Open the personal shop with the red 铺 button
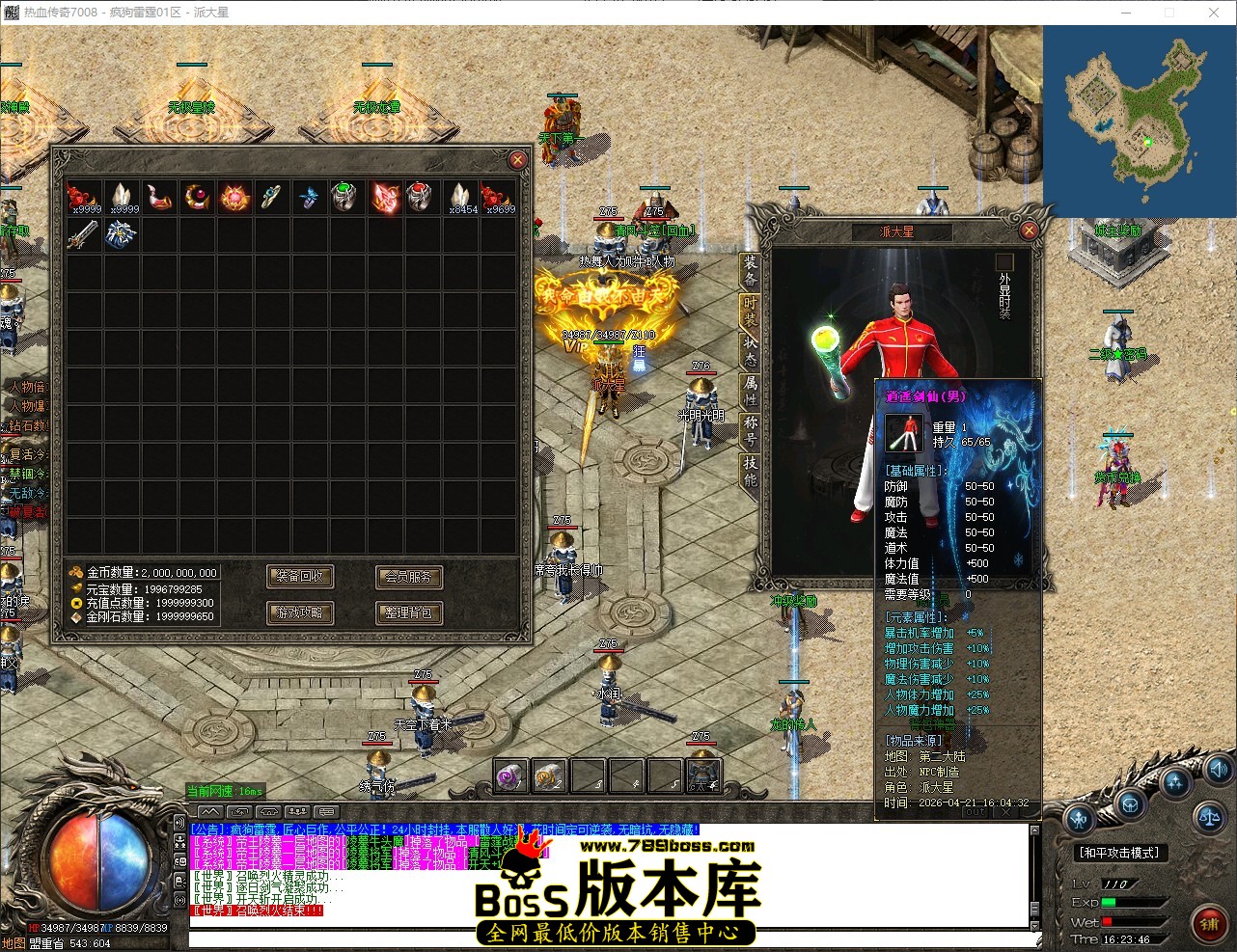1237x952 pixels. click(x=1209, y=921)
